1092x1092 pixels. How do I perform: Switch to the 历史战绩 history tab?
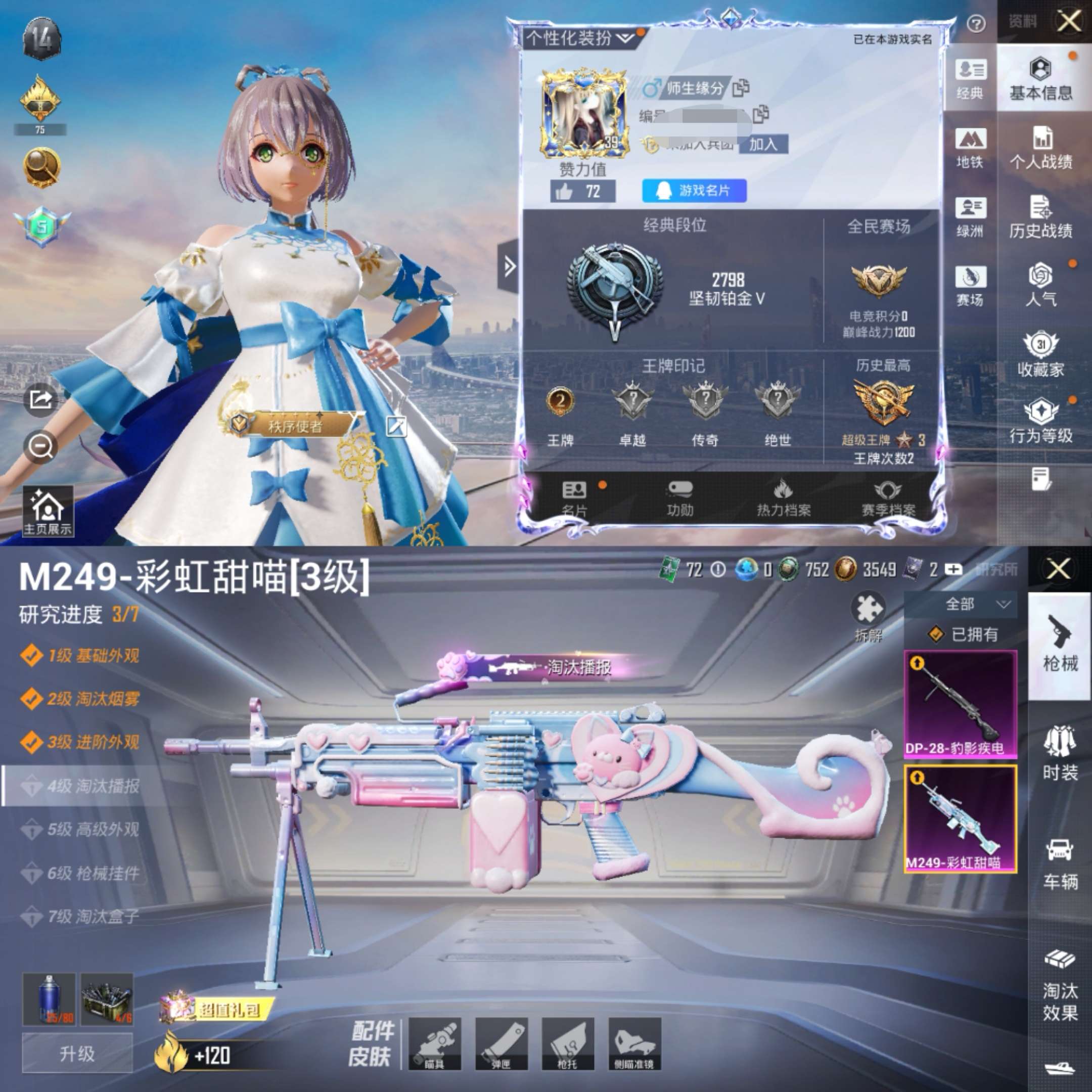coord(1040,217)
